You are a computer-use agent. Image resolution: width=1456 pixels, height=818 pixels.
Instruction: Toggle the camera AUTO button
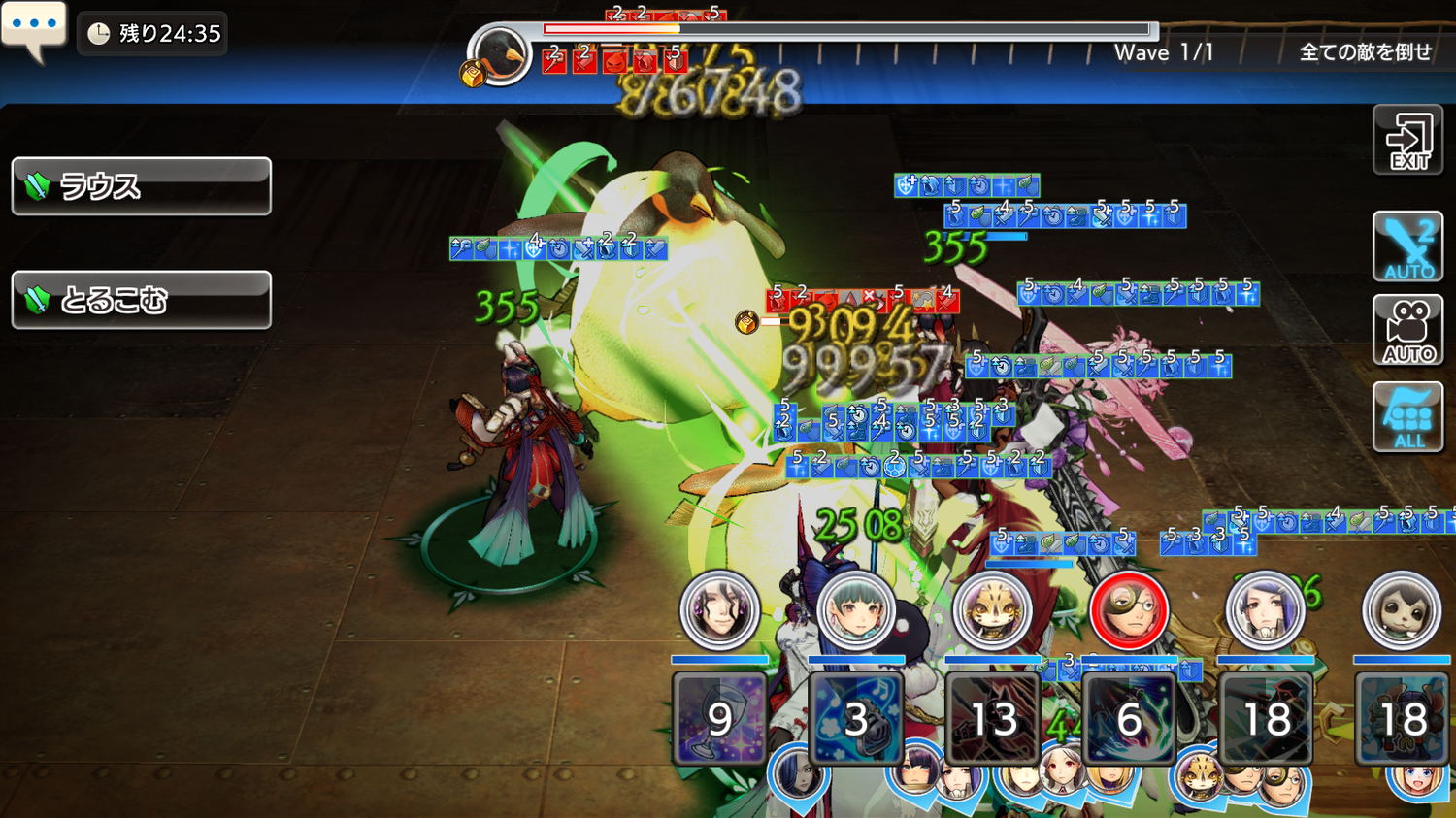(1407, 331)
